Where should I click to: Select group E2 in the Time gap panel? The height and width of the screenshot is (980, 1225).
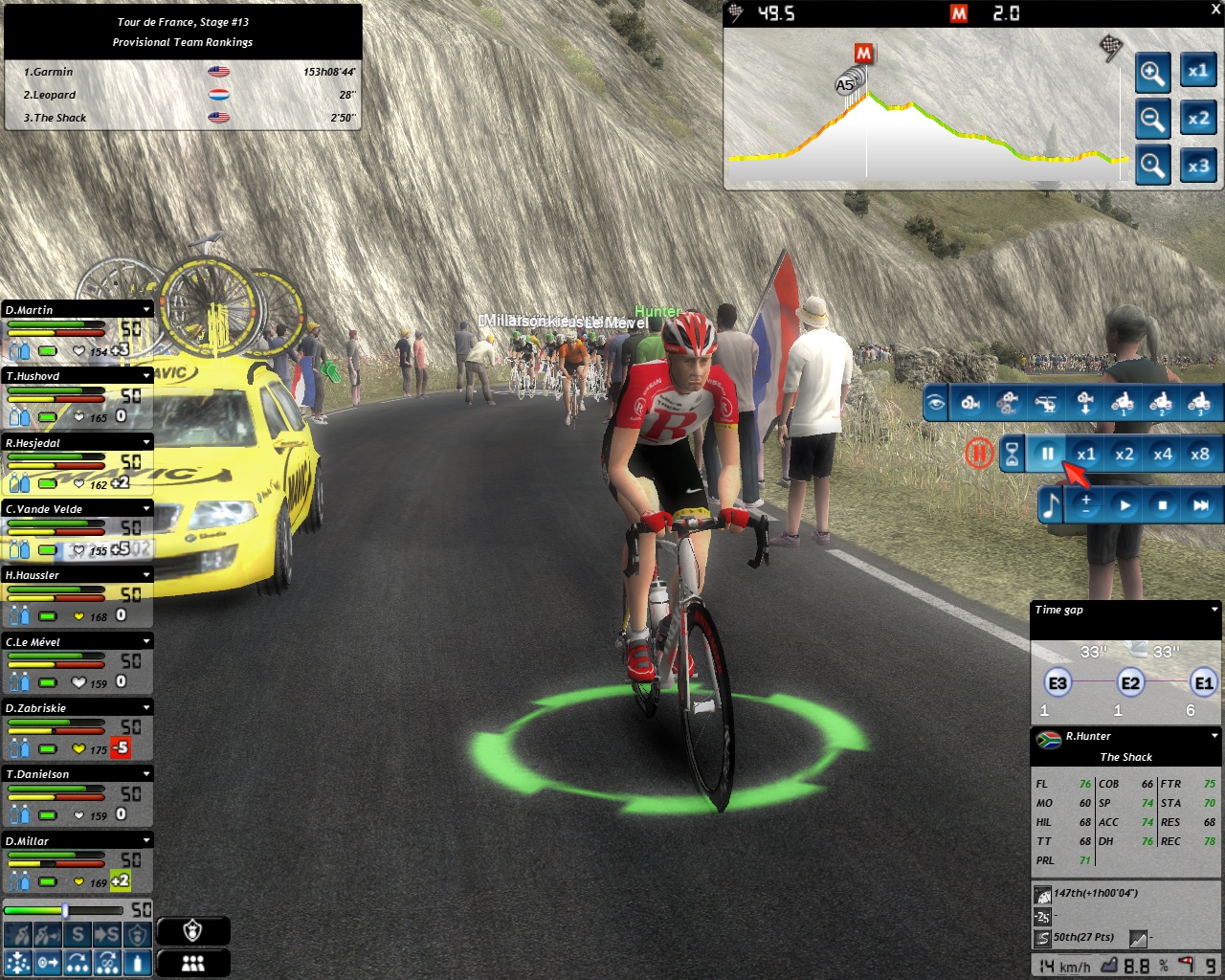point(1130,683)
